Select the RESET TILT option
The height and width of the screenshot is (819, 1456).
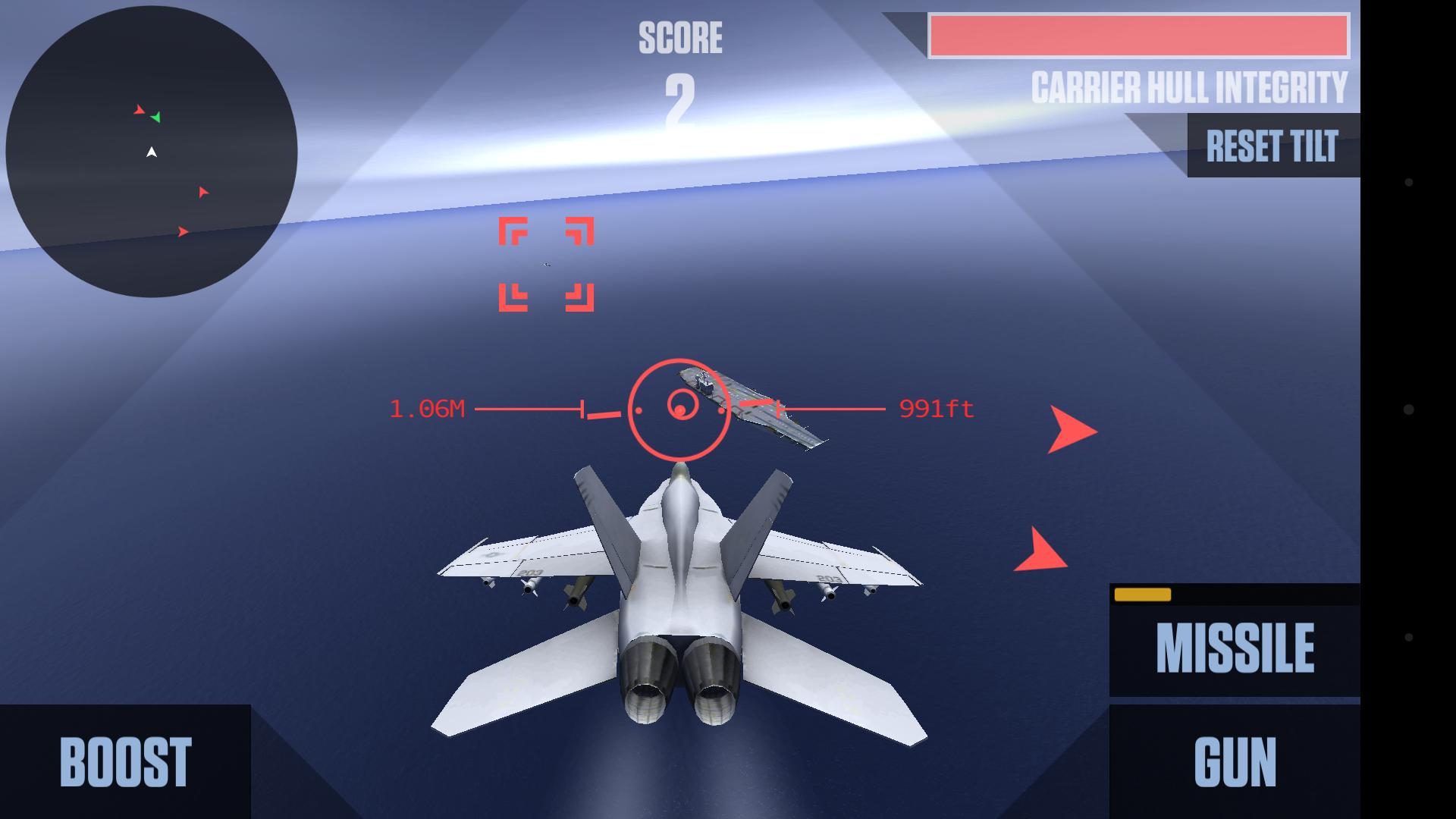pos(1271,145)
